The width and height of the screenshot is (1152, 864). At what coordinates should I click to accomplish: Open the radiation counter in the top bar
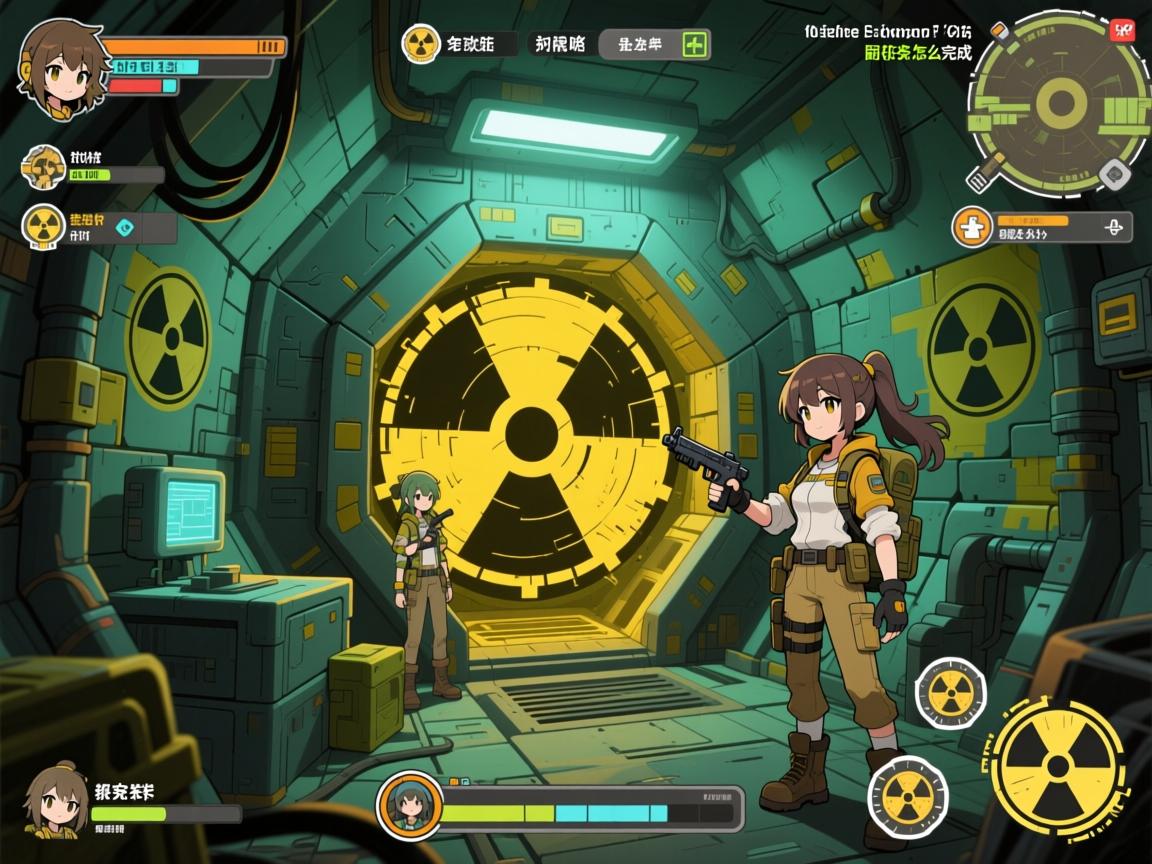click(x=421, y=44)
